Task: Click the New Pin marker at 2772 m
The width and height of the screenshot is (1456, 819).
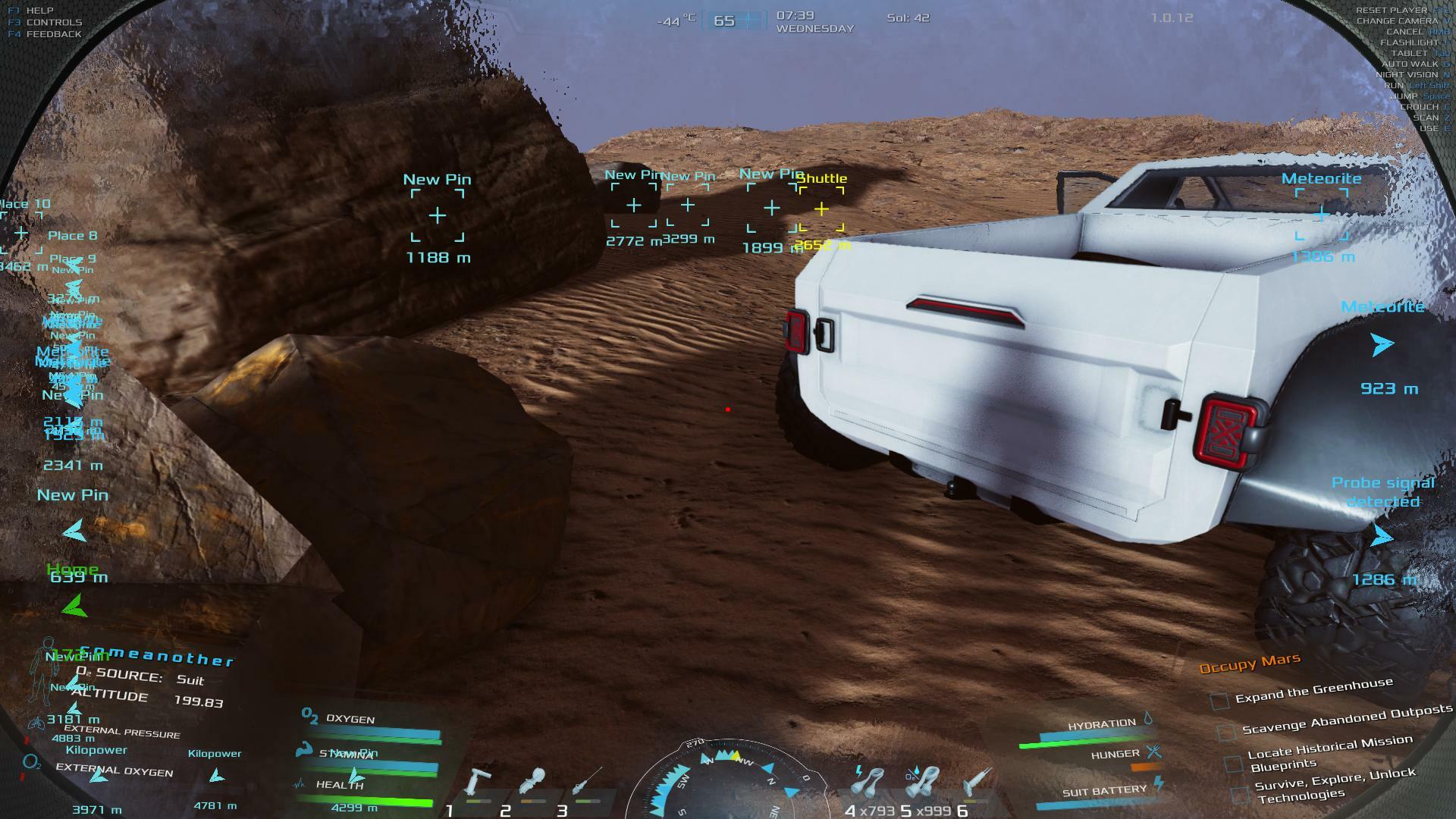Action: (x=634, y=205)
